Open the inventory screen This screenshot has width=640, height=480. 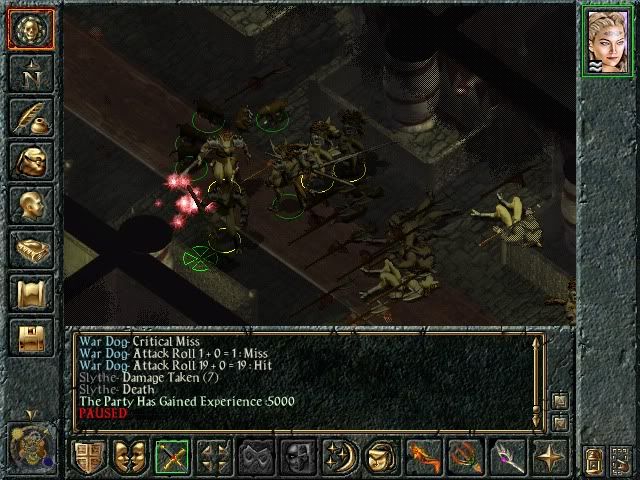[x=29, y=160]
